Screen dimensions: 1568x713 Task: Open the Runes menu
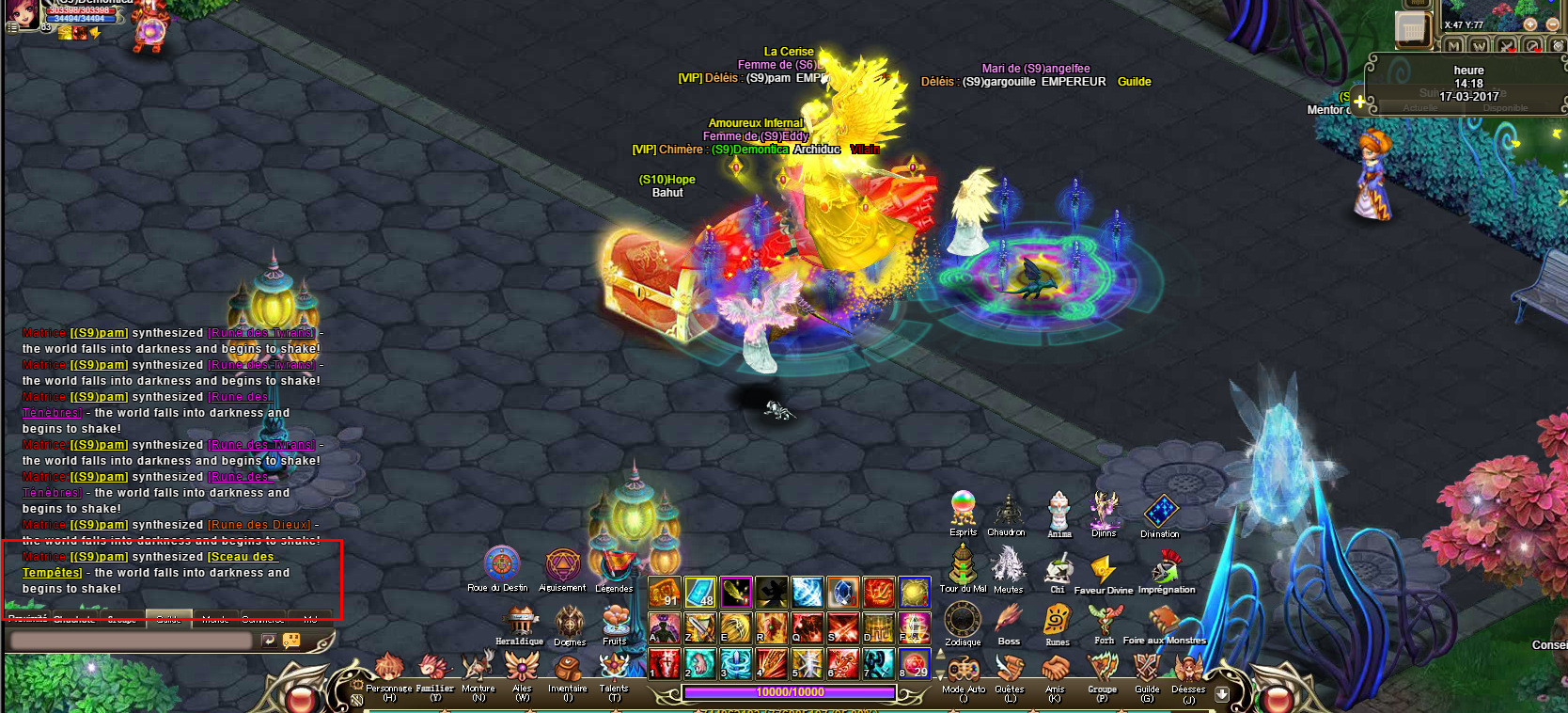[1058, 621]
